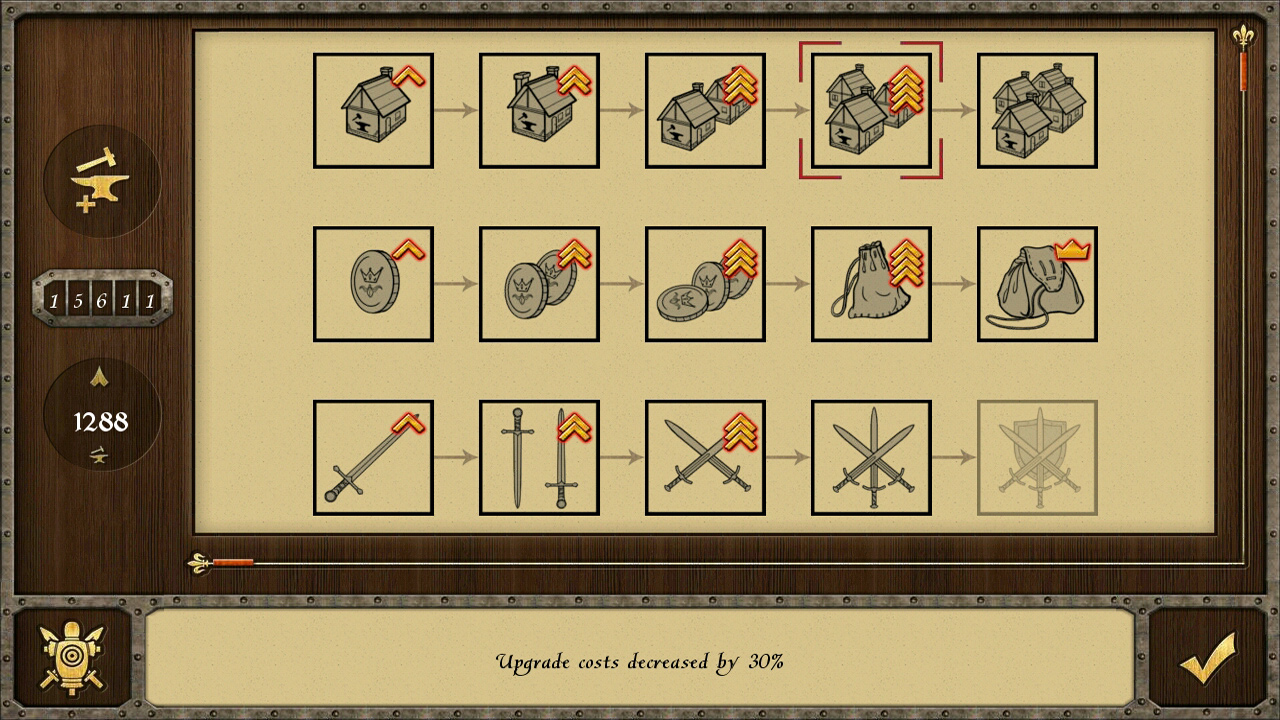1280x720 pixels.
Task: Select the smithy with chimney upgrade
Action: pyautogui.click(x=538, y=110)
